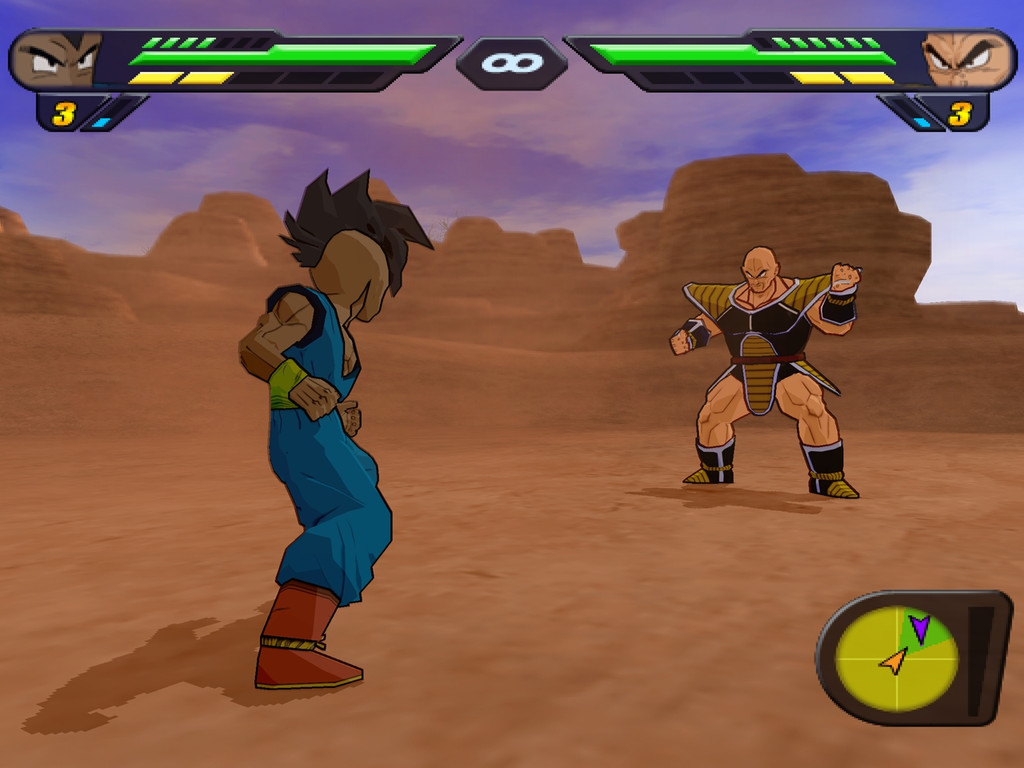Click the purple opponent marker on radar
This screenshot has height=768, width=1024.
click(919, 628)
